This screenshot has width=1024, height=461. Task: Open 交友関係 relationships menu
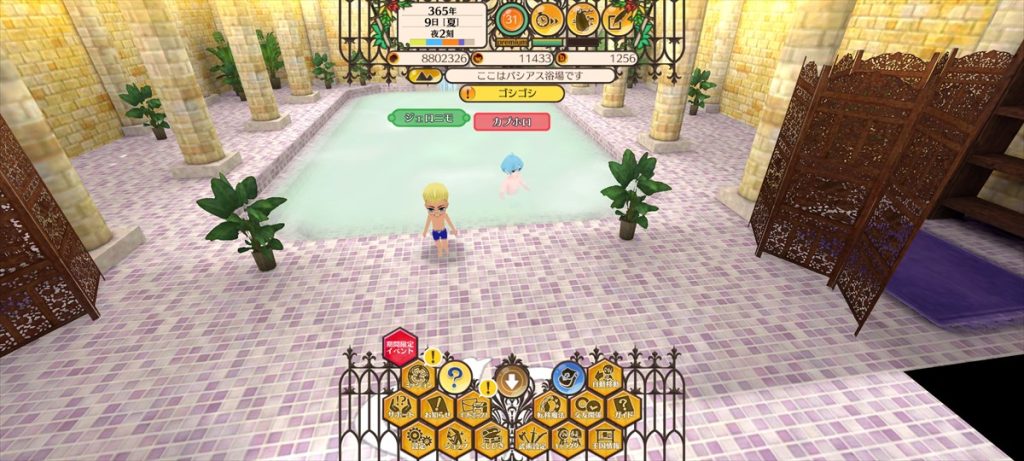click(585, 408)
